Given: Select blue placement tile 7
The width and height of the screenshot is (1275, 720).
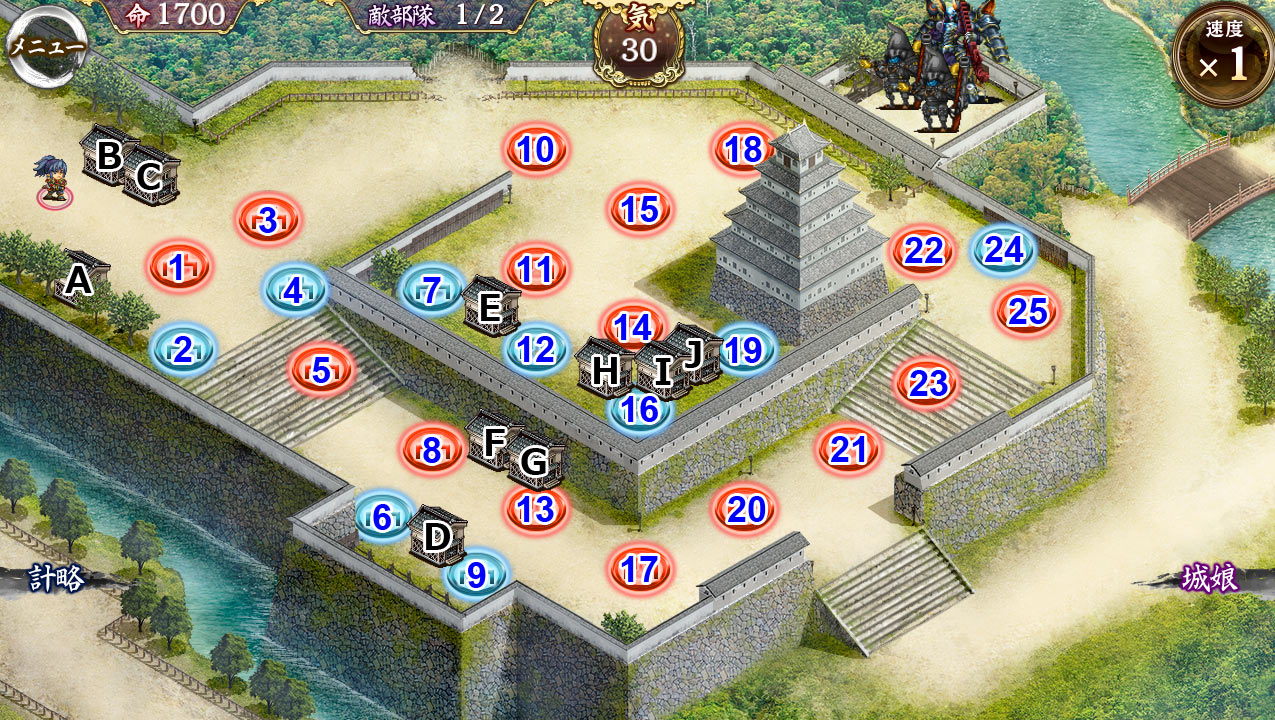Looking at the screenshot, I should click(431, 291).
